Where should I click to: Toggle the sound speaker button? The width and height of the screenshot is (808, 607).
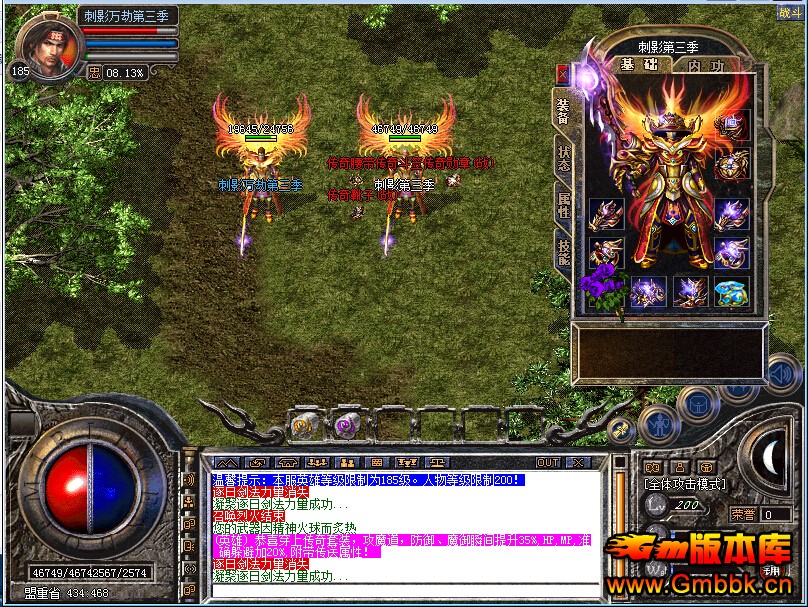click(782, 374)
